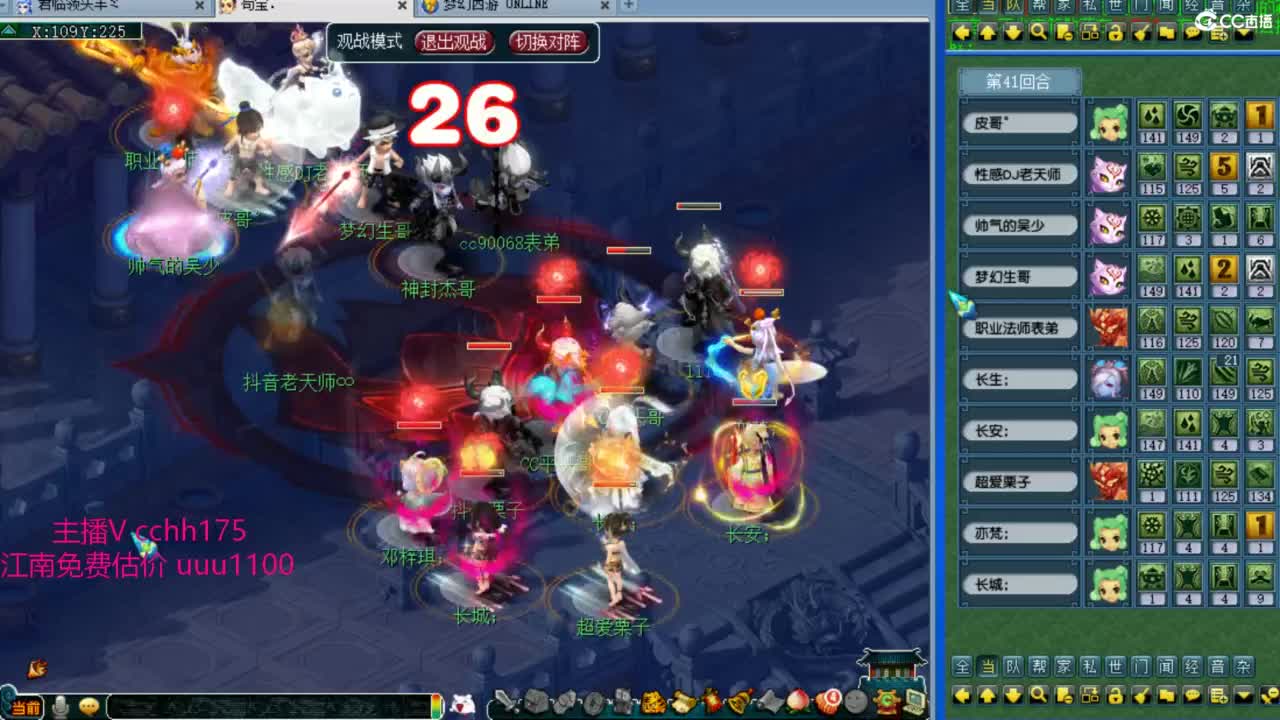This screenshot has width=1280, height=720.
Task: Expand the player entry labeled 长生
Action: [x=1018, y=379]
